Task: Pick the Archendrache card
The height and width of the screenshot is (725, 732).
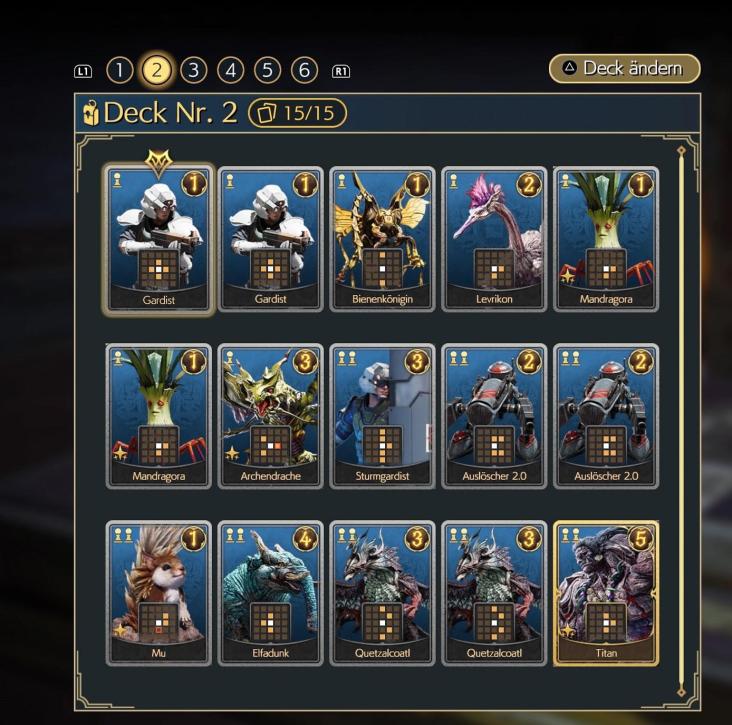Action: tap(270, 416)
